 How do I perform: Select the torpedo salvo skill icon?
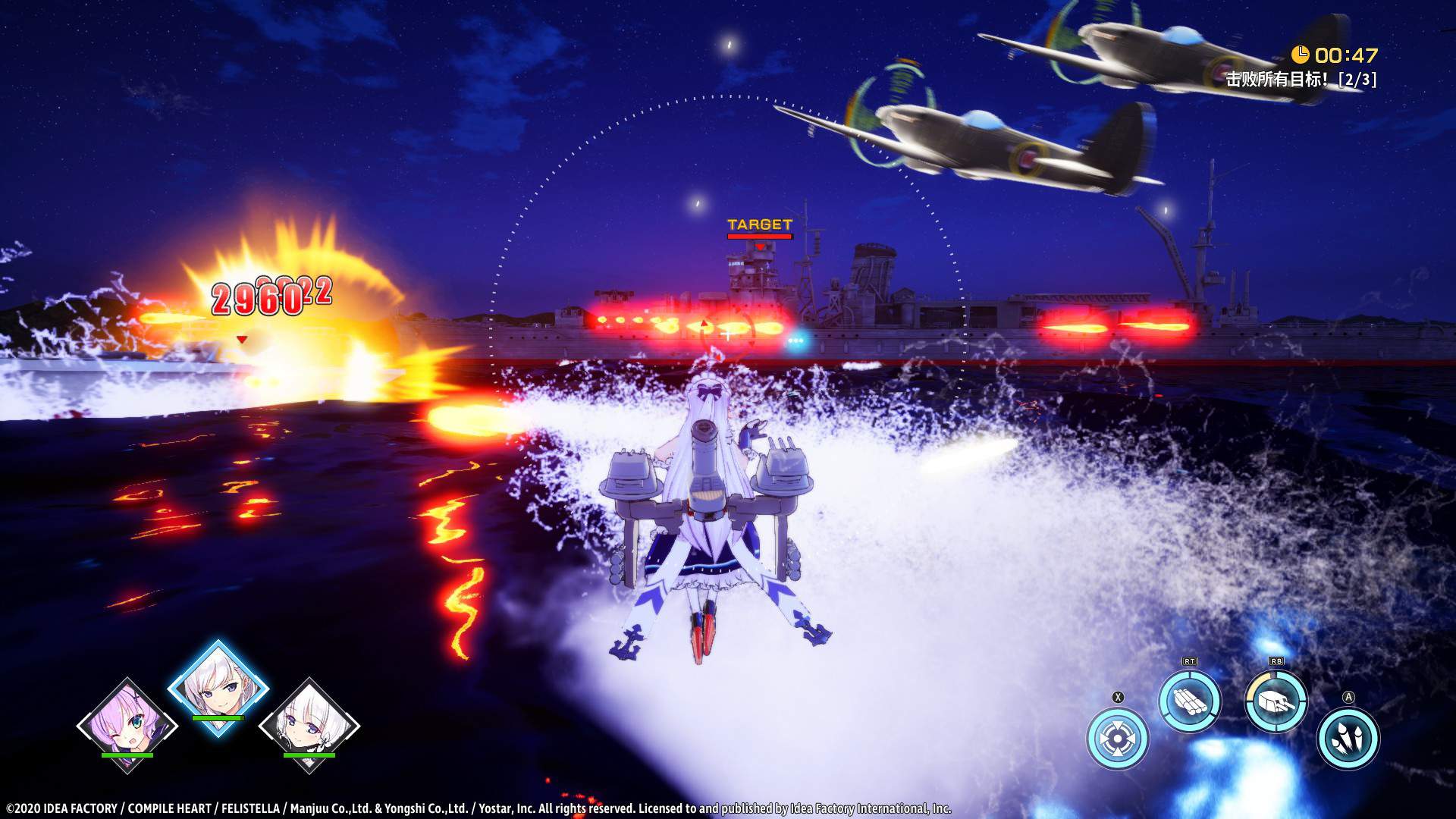coord(1193,704)
